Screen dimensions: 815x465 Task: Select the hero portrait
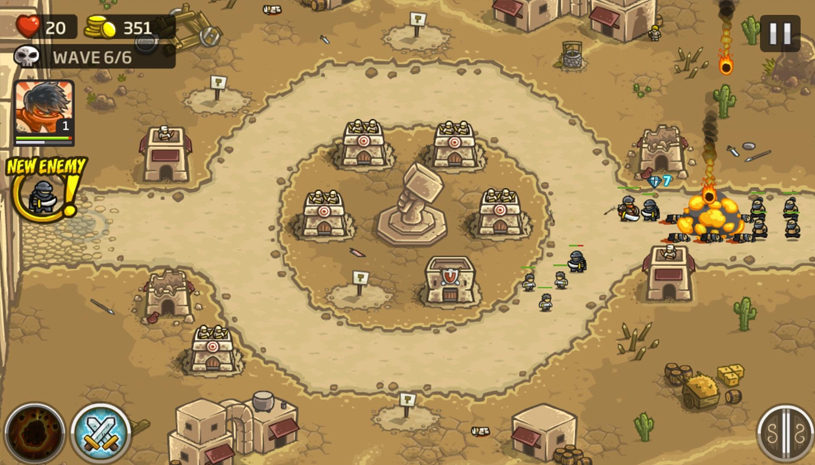pyautogui.click(x=43, y=110)
